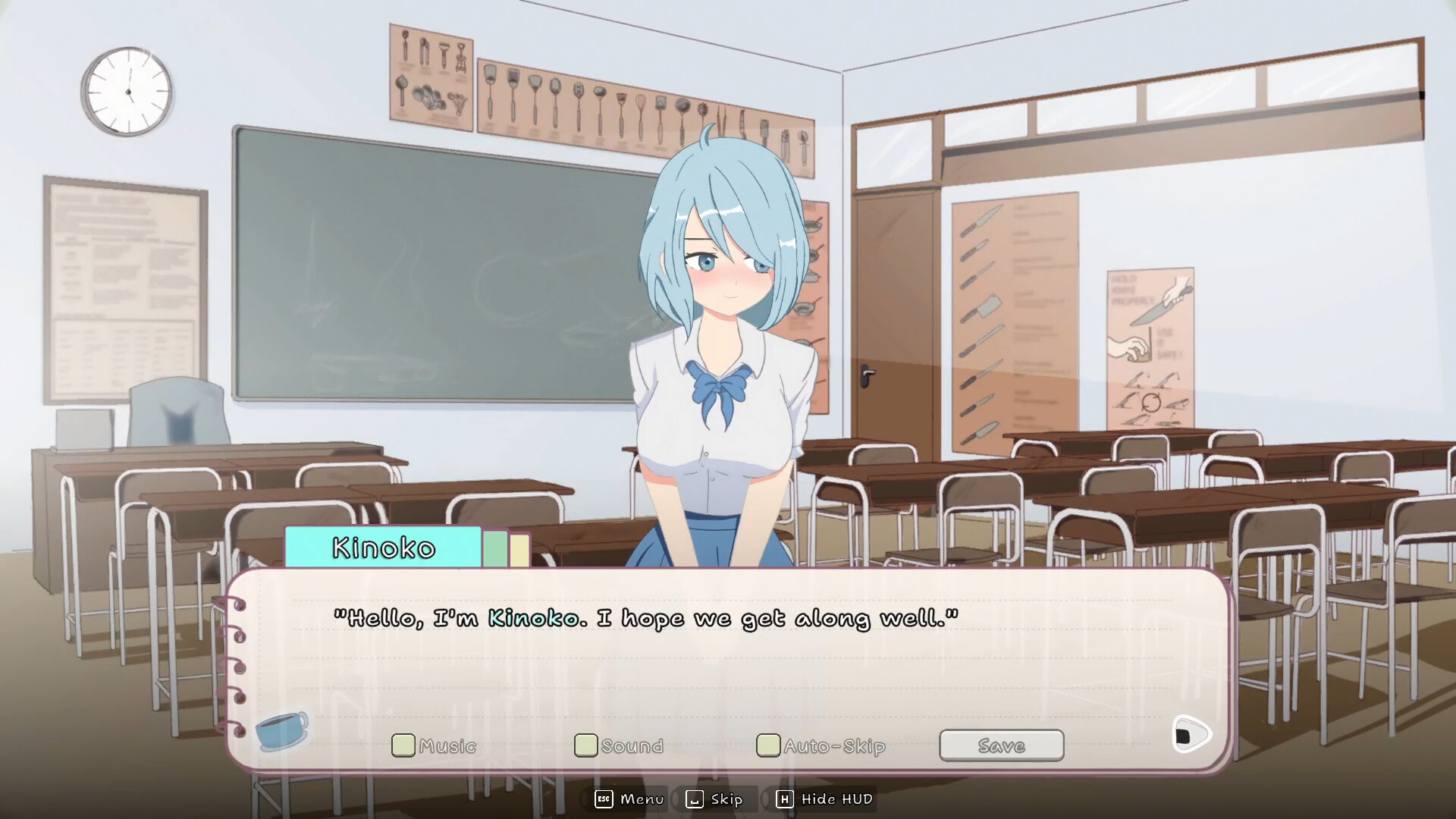Click Skip in the bottom hotkey bar
This screenshot has height=819, width=1456.
[x=726, y=799]
